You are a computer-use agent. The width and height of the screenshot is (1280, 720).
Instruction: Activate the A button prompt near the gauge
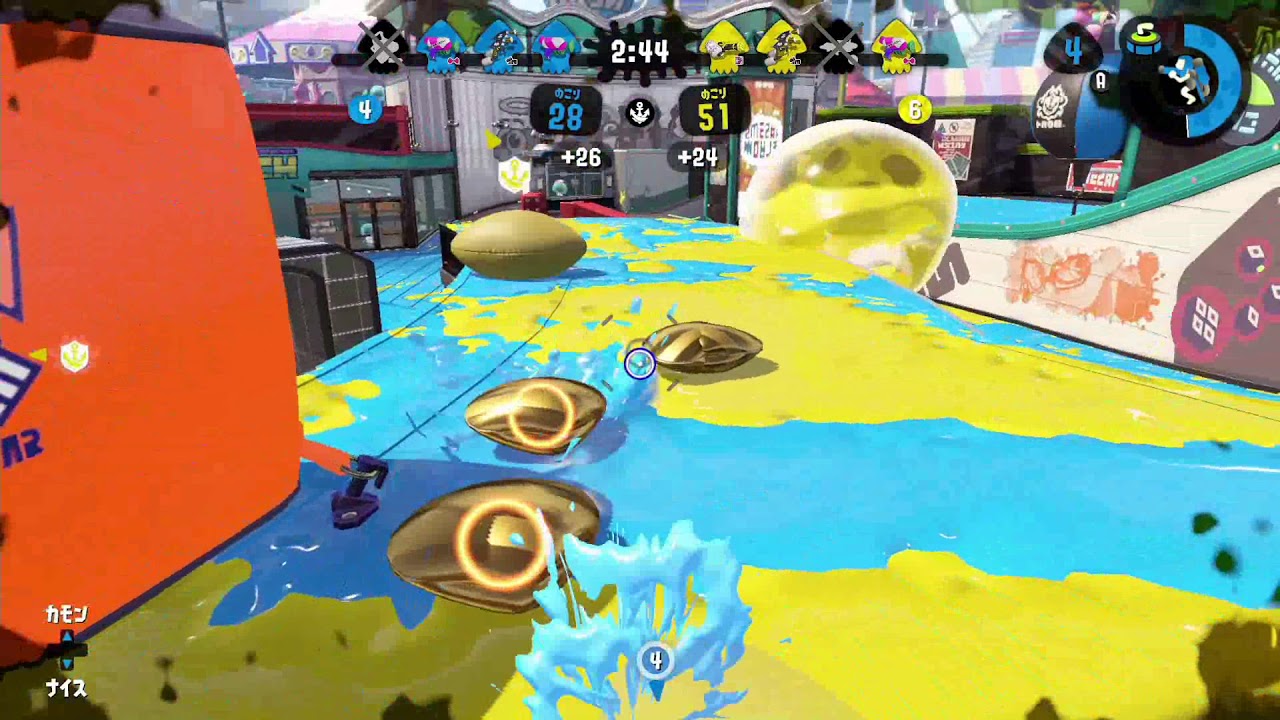pyautogui.click(x=1099, y=81)
